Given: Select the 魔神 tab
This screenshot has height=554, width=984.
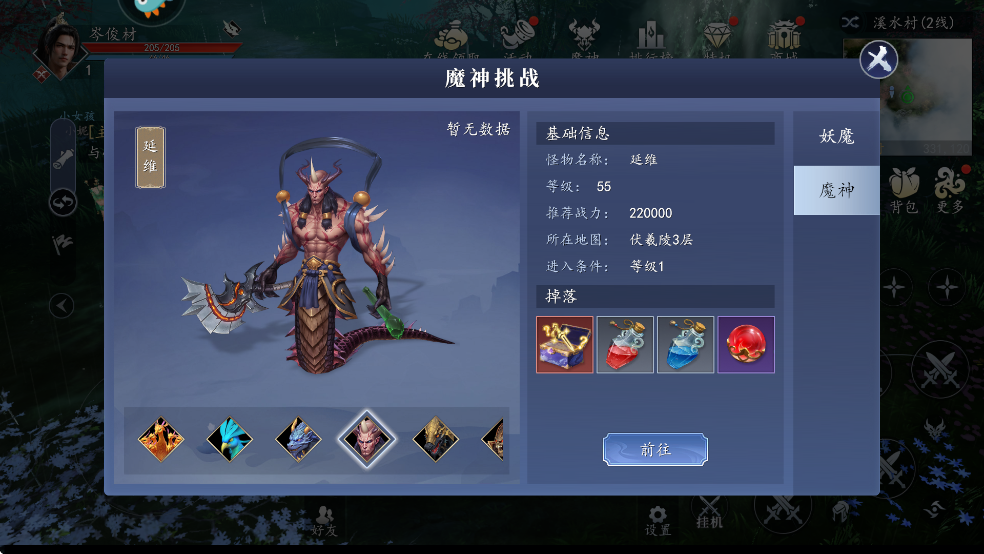Looking at the screenshot, I should point(836,190).
